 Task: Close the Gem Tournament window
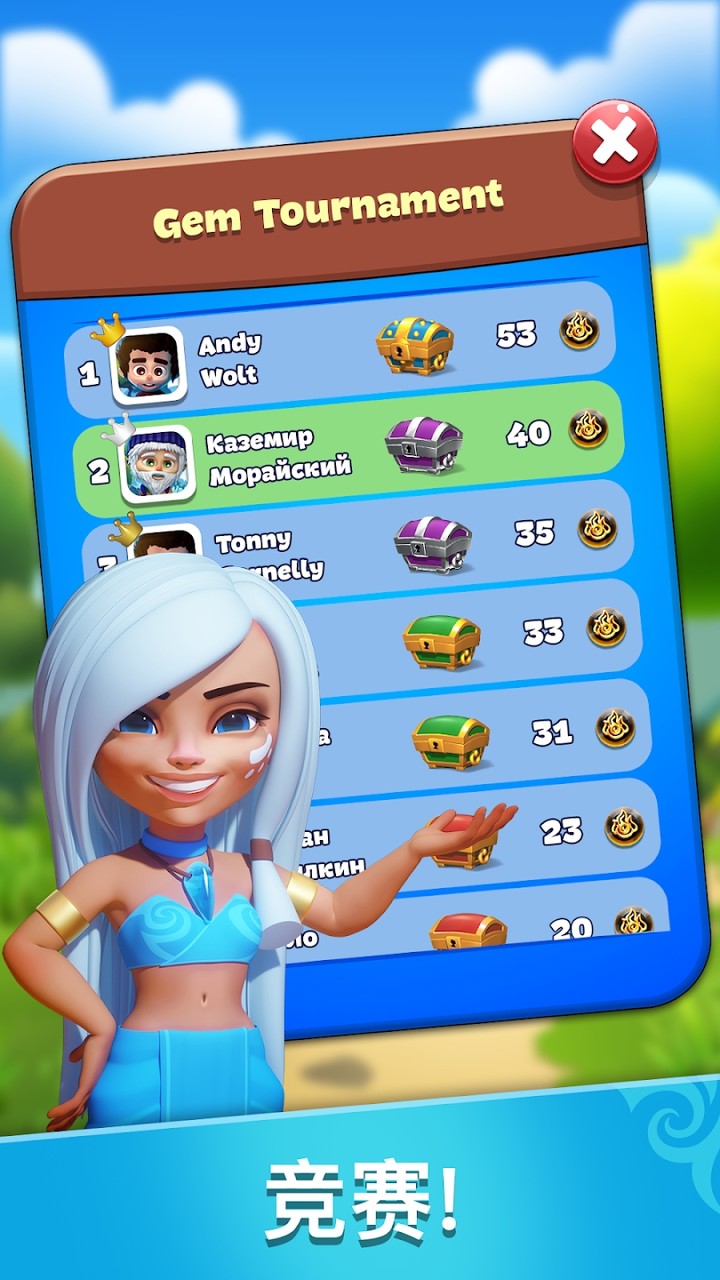point(614,142)
